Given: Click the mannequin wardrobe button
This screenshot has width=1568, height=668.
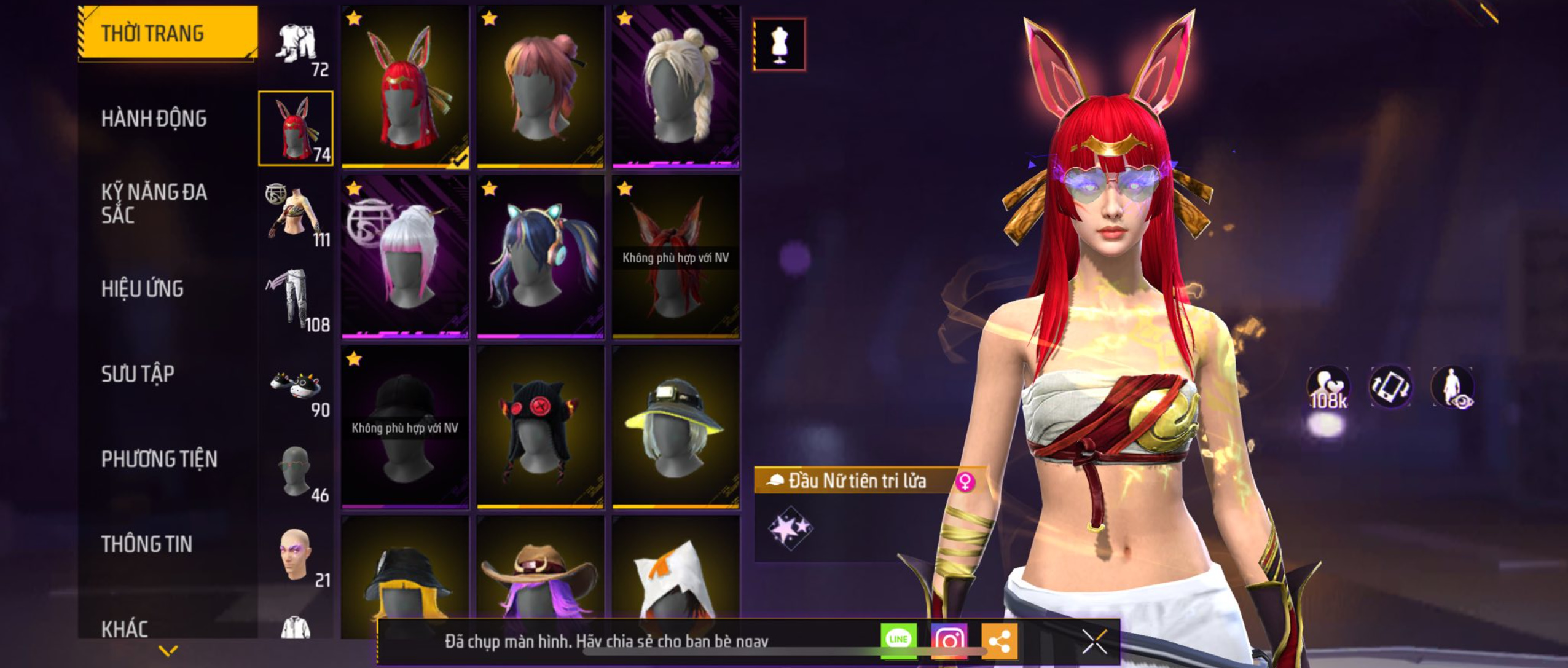Looking at the screenshot, I should pos(779,44).
